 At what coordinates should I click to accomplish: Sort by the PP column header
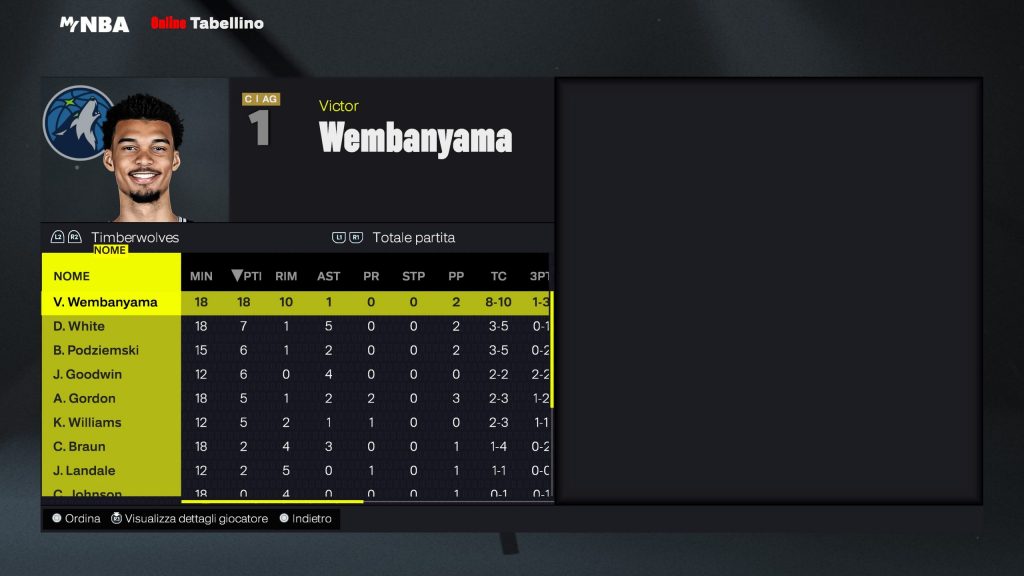(456, 276)
